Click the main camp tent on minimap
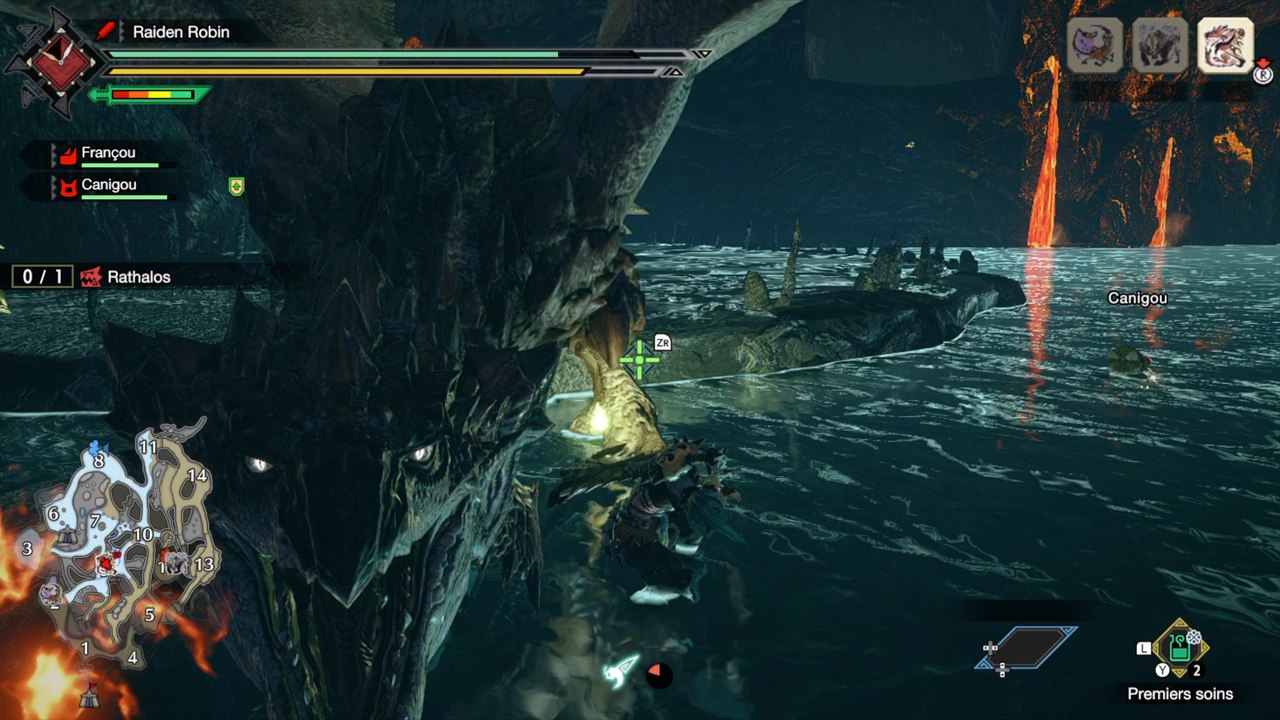Image resolution: width=1280 pixels, height=720 pixels. [x=89, y=691]
